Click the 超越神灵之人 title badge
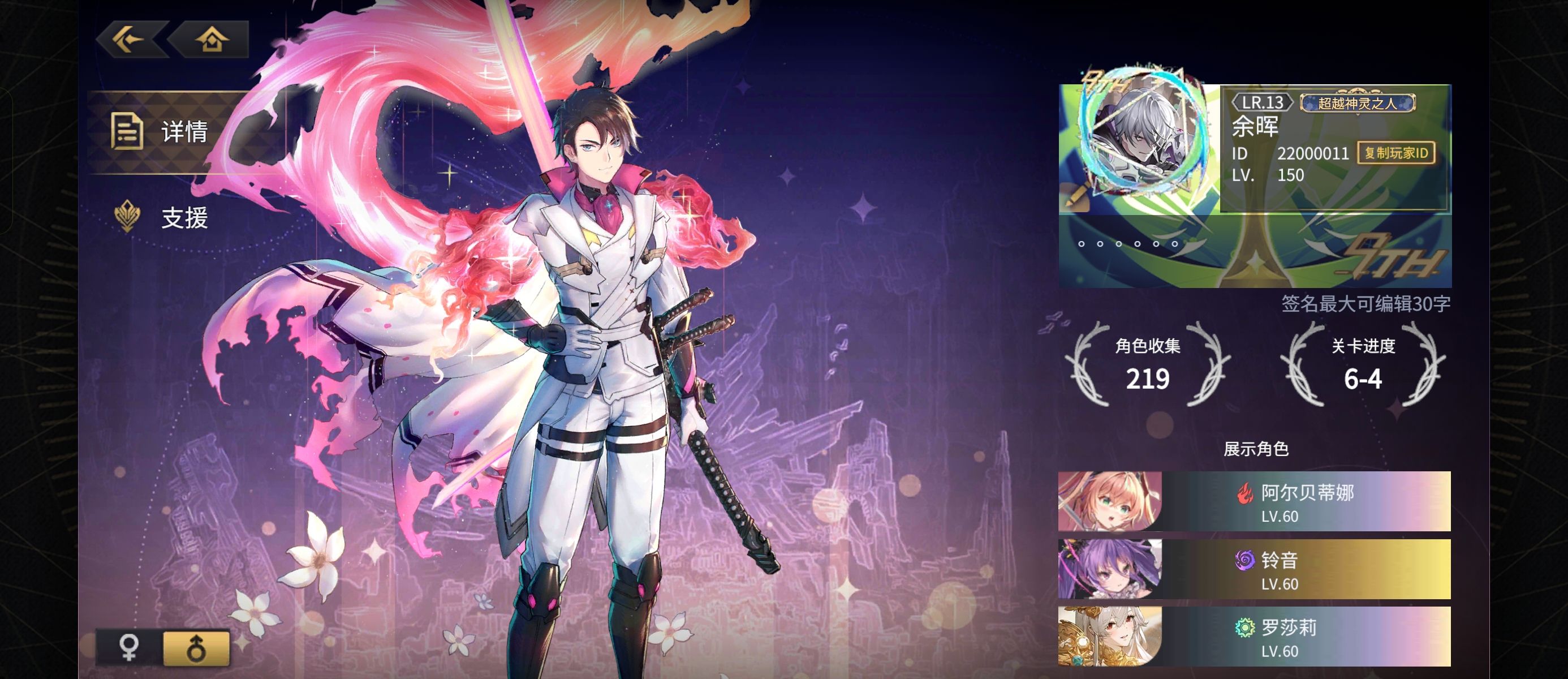 pyautogui.click(x=1358, y=103)
